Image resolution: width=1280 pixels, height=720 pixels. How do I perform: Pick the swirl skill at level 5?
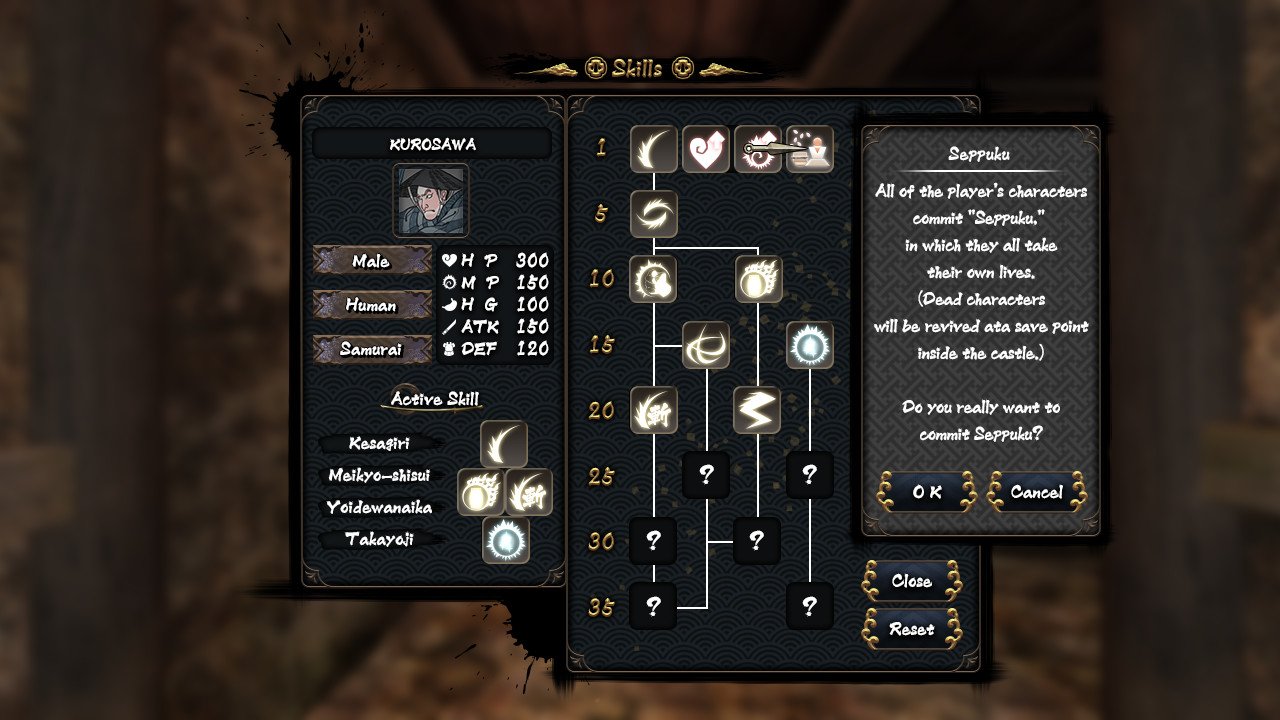click(654, 214)
